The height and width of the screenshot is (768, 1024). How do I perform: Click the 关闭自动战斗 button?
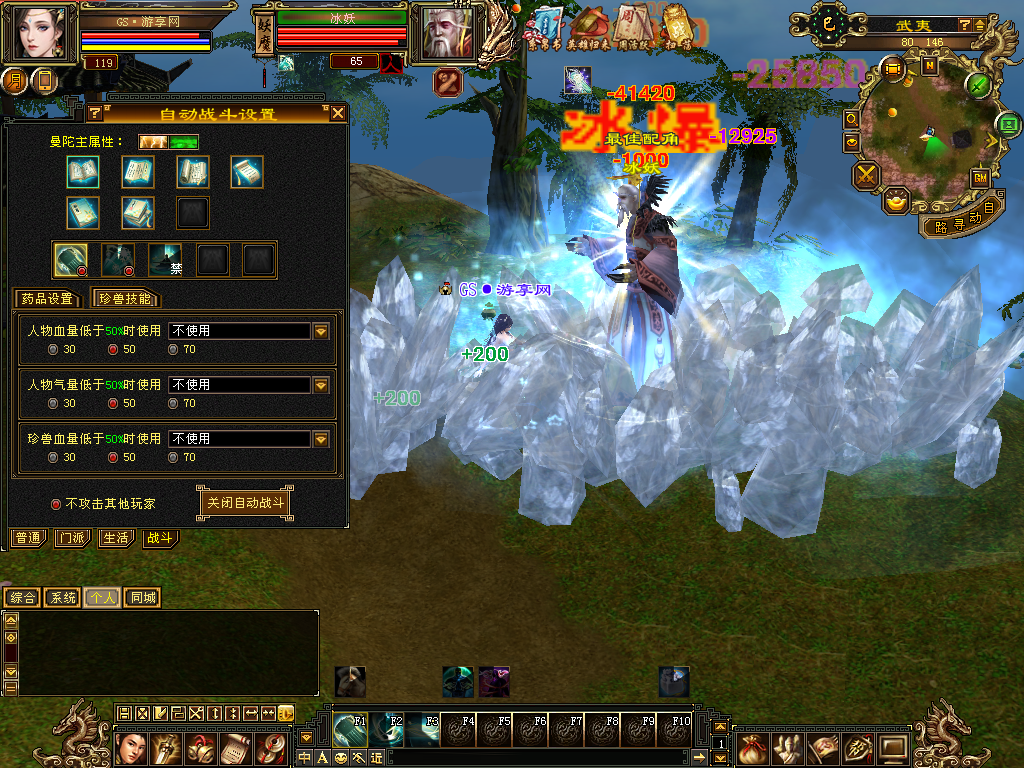245,503
